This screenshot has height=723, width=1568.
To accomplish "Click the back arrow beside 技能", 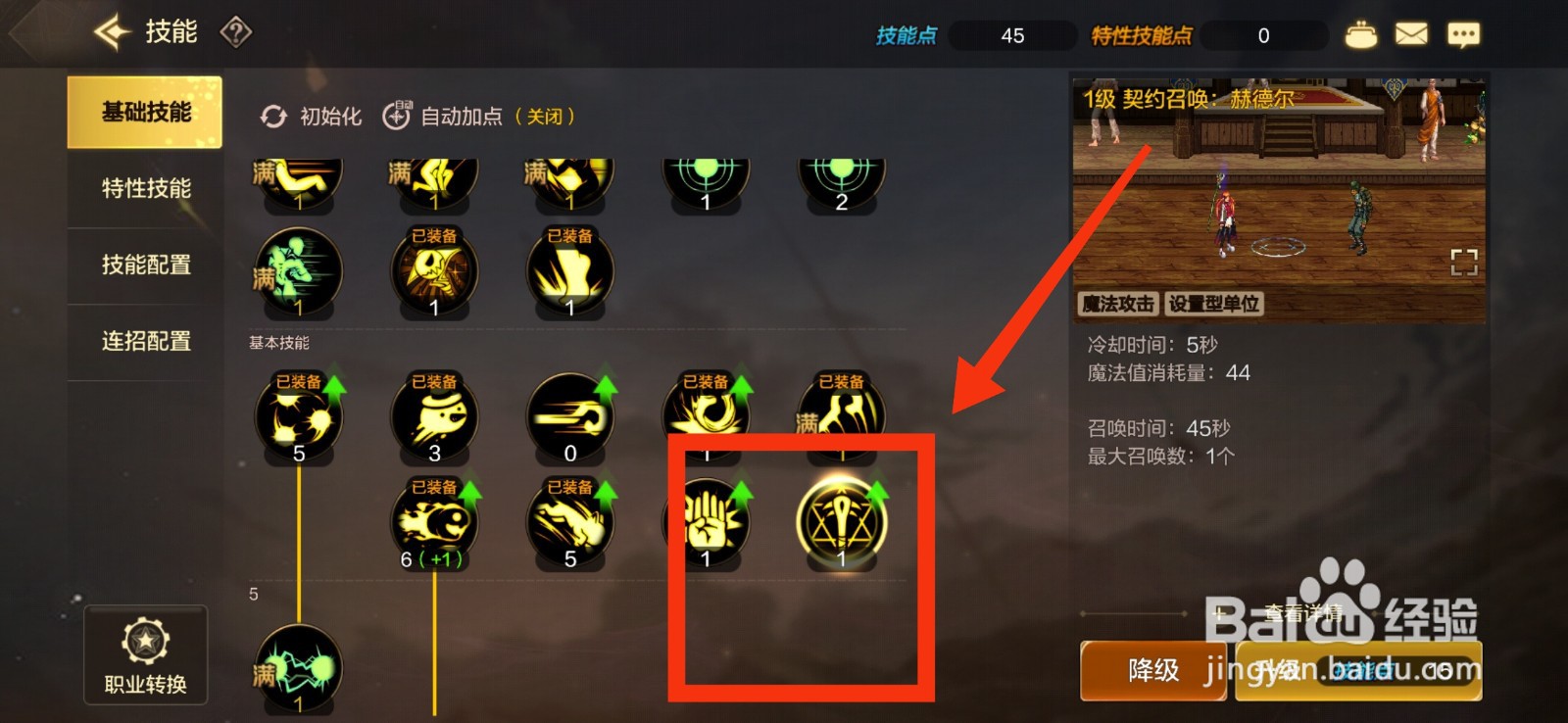I will click(x=111, y=32).
